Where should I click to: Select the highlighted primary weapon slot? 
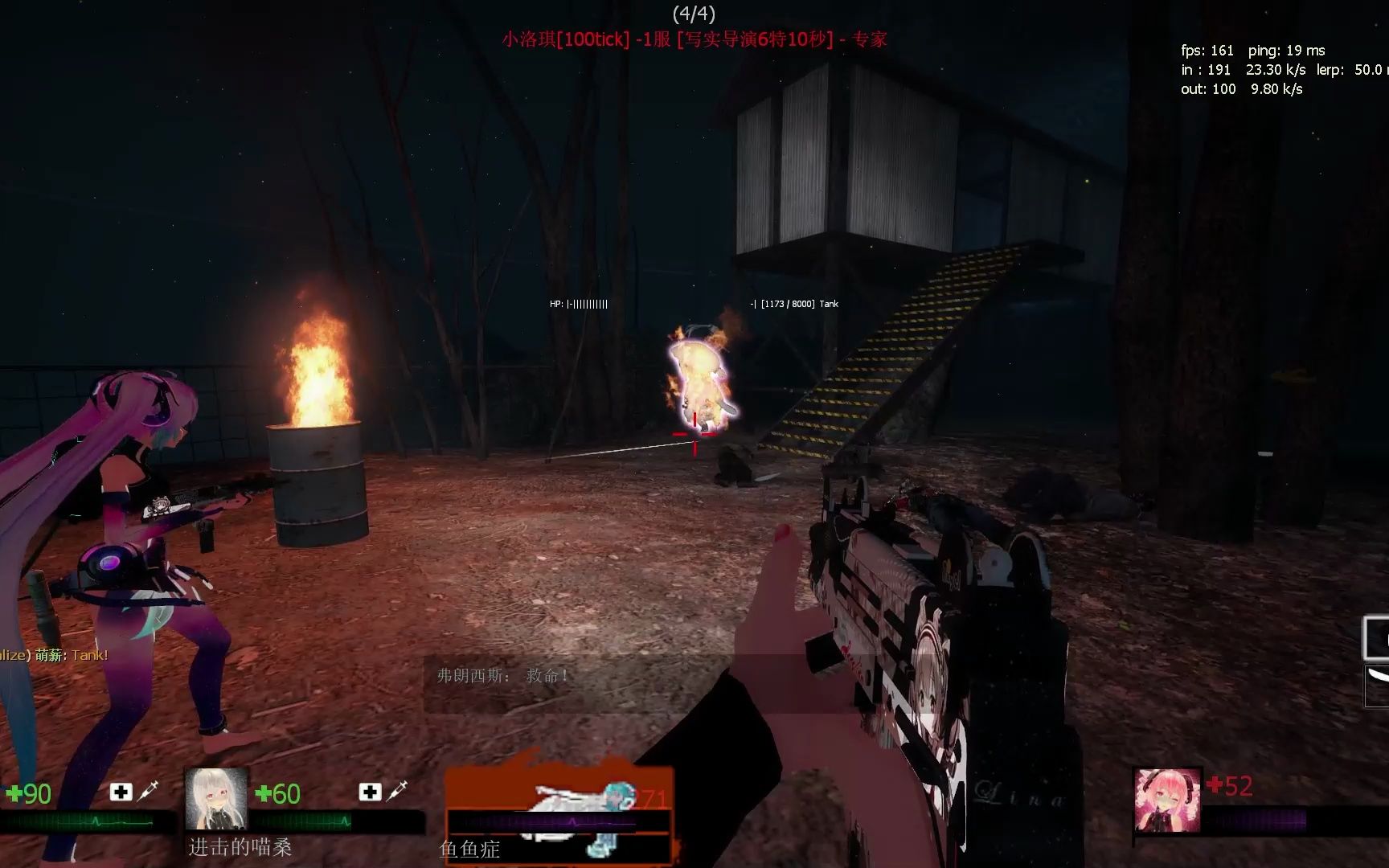pyautogui.click(x=1376, y=639)
